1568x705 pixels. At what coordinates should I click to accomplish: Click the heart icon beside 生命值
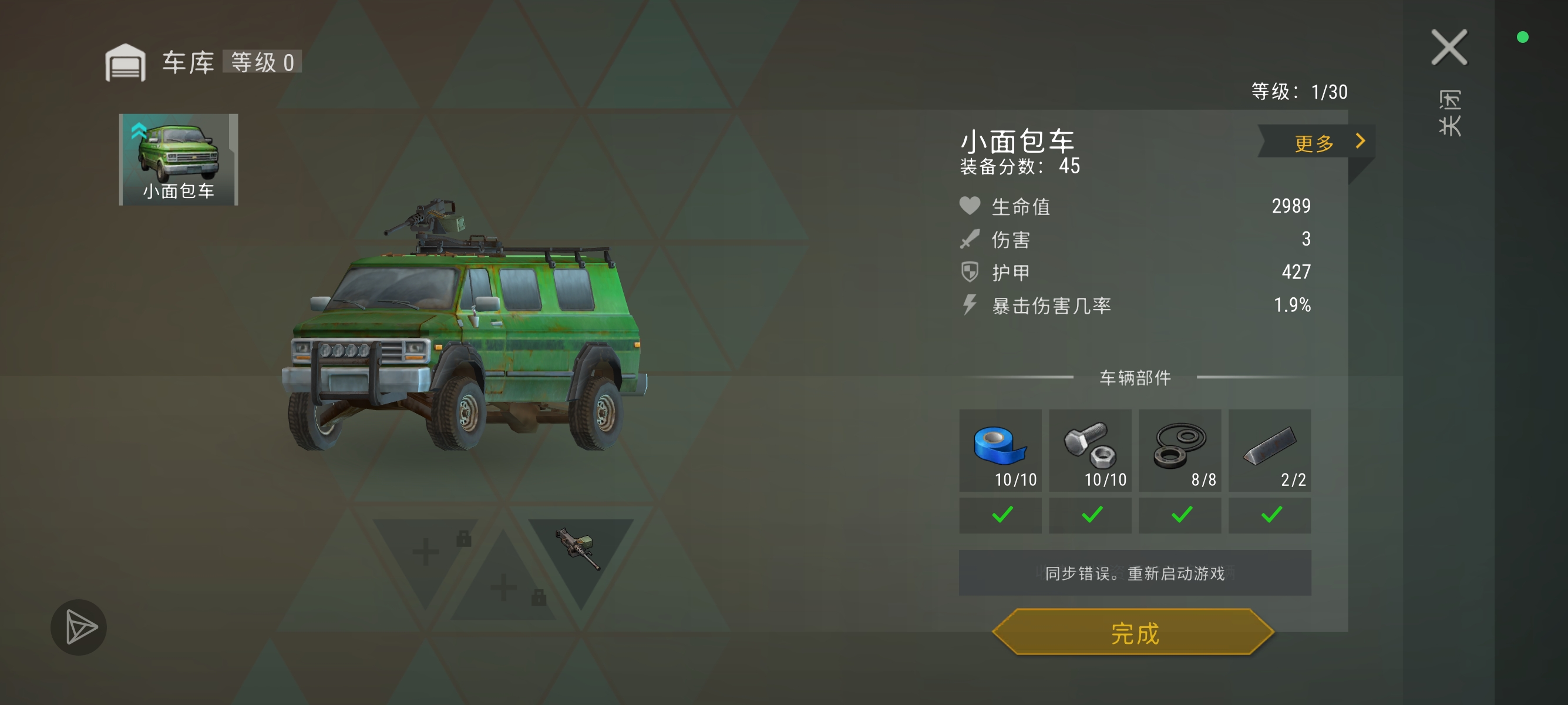tap(970, 206)
